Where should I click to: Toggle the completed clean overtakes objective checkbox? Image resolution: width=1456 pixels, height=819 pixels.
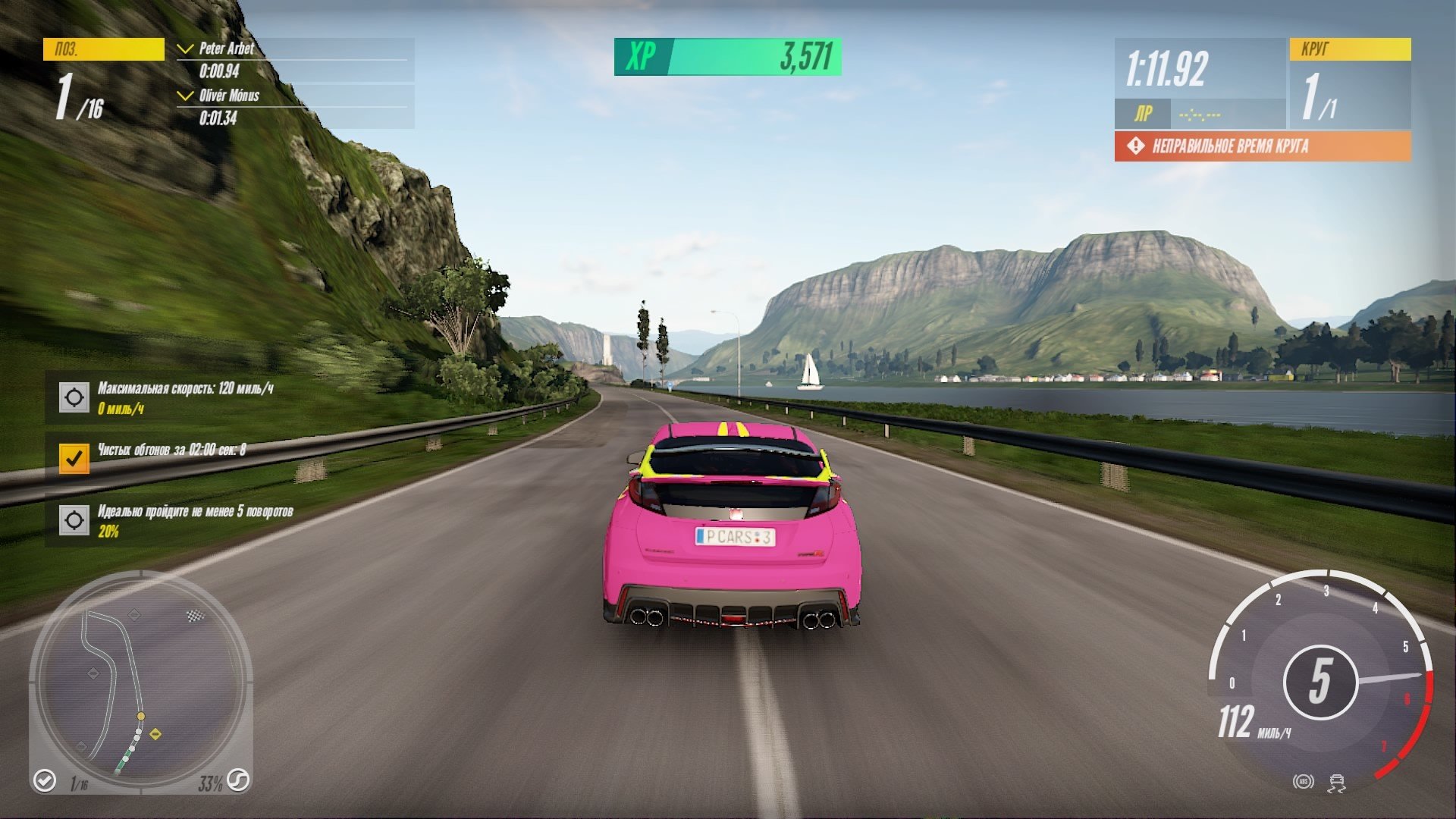74,458
